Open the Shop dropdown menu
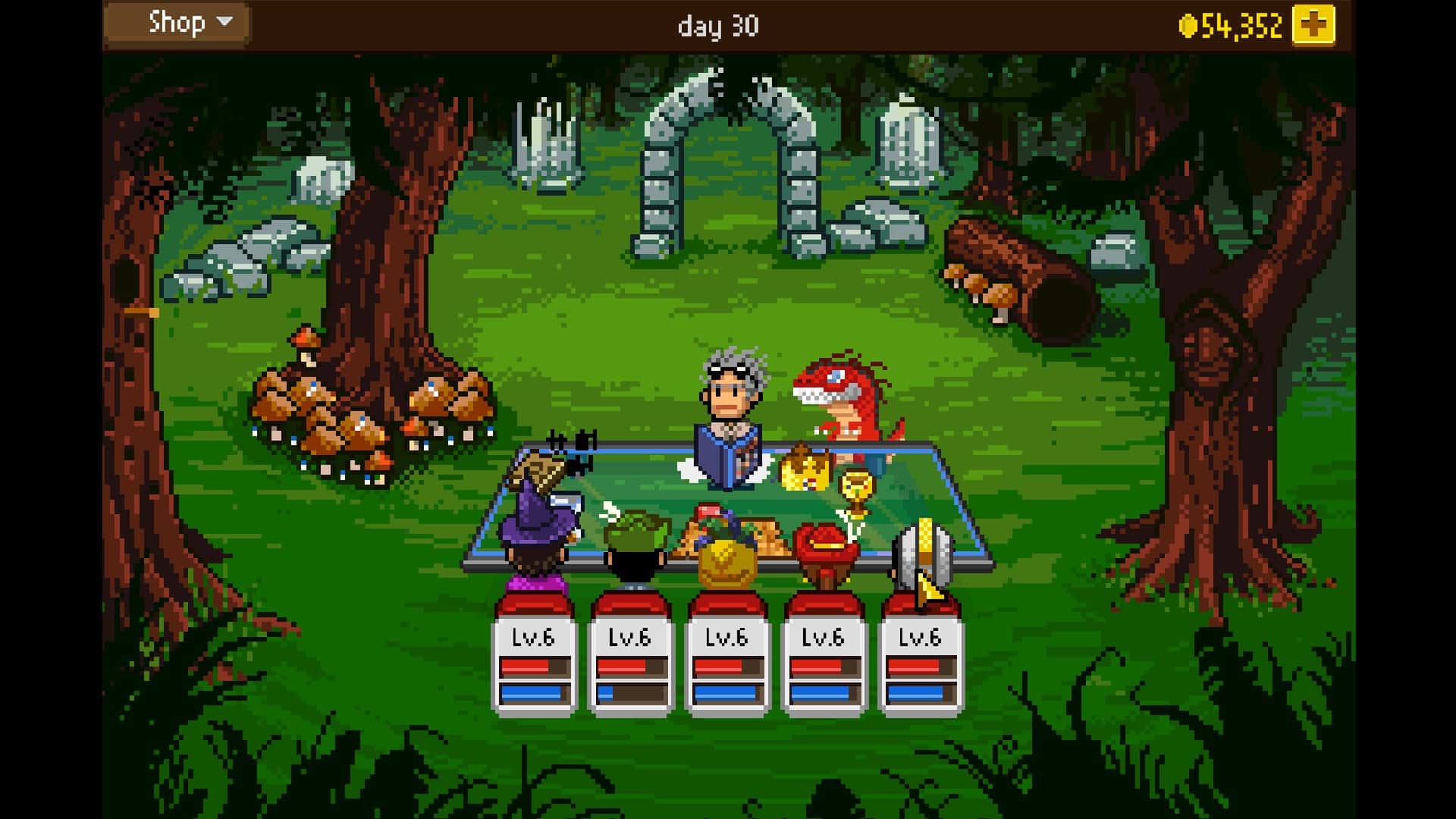Viewport: 1456px width, 819px height. (176, 22)
